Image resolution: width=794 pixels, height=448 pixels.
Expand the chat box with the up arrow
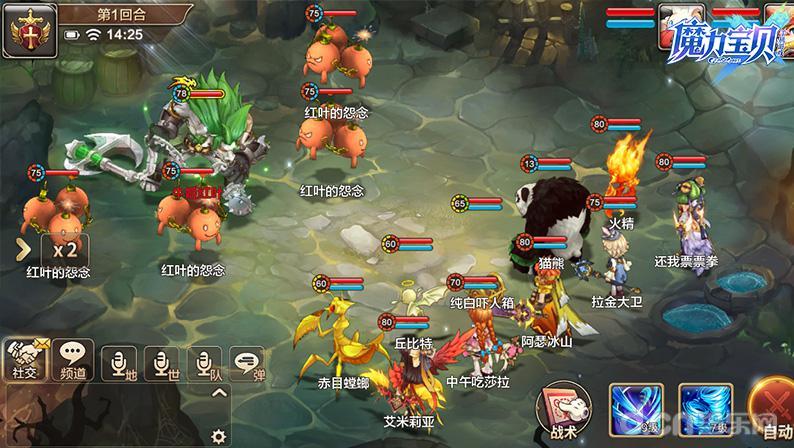click(x=219, y=392)
